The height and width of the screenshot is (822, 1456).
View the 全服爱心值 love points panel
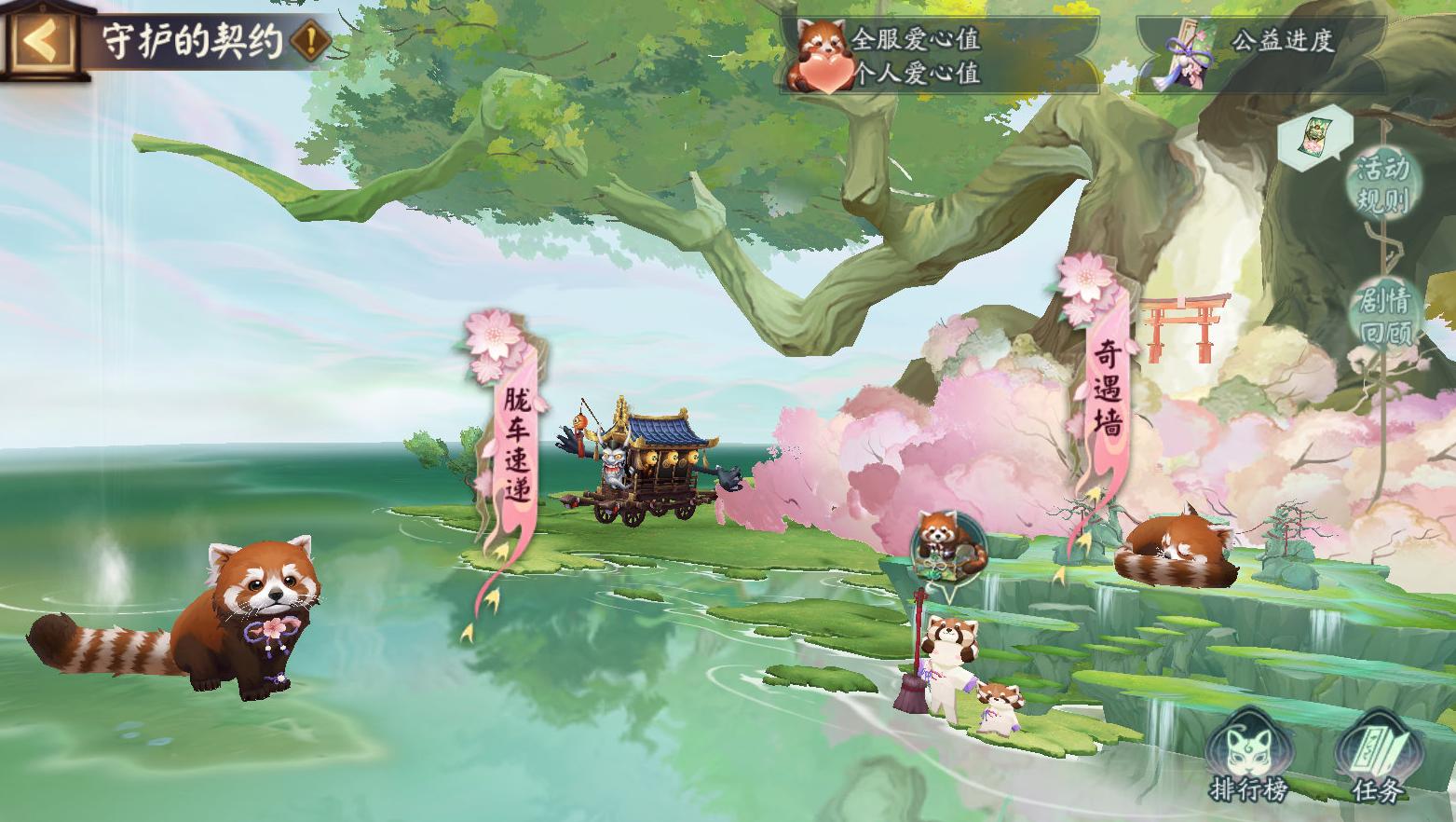click(x=938, y=56)
